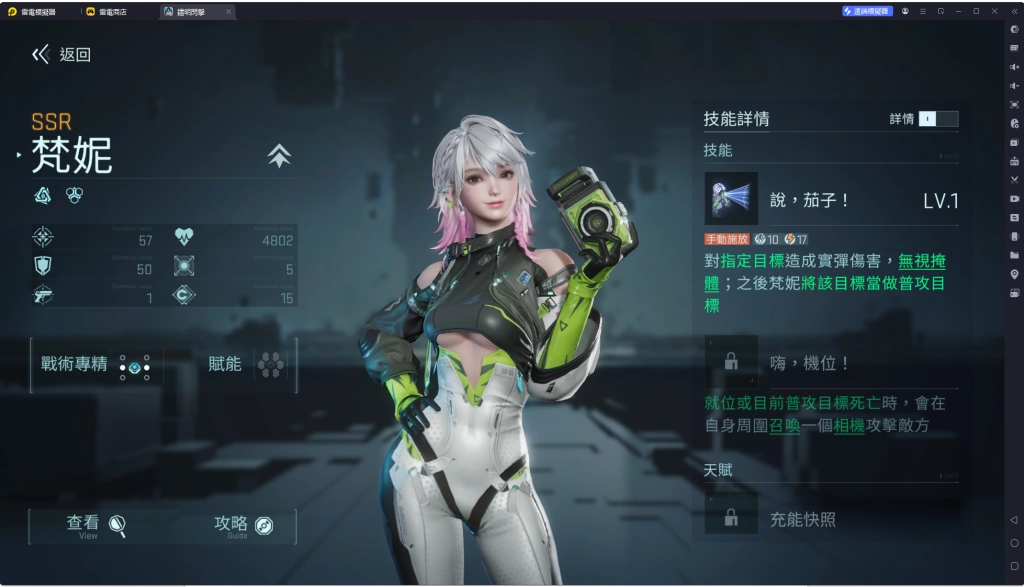Image resolution: width=1024 pixels, height=587 pixels.
Task: Go back with the 返回 button
Action: [x=62, y=55]
